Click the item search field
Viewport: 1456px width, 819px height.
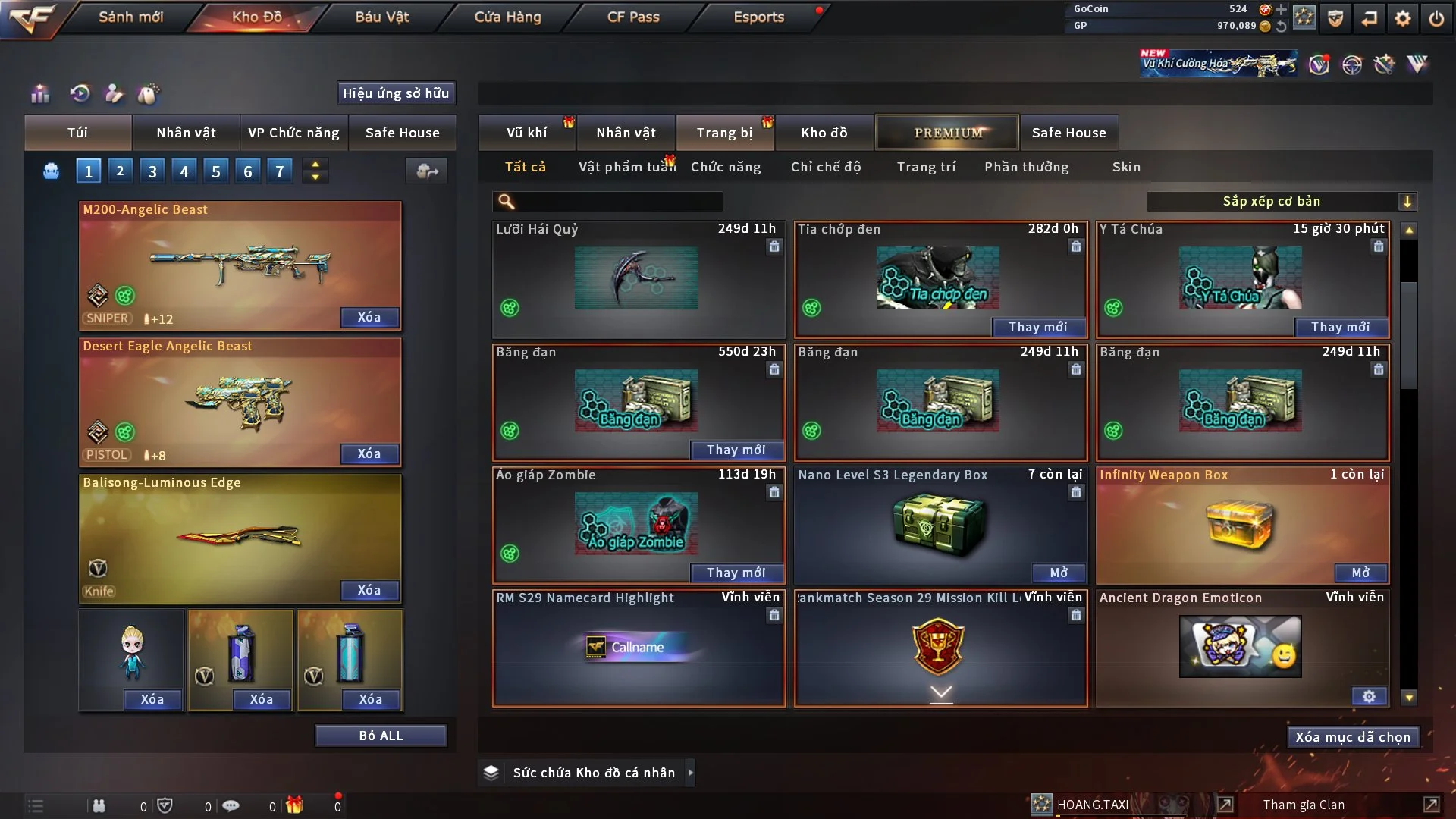point(618,202)
